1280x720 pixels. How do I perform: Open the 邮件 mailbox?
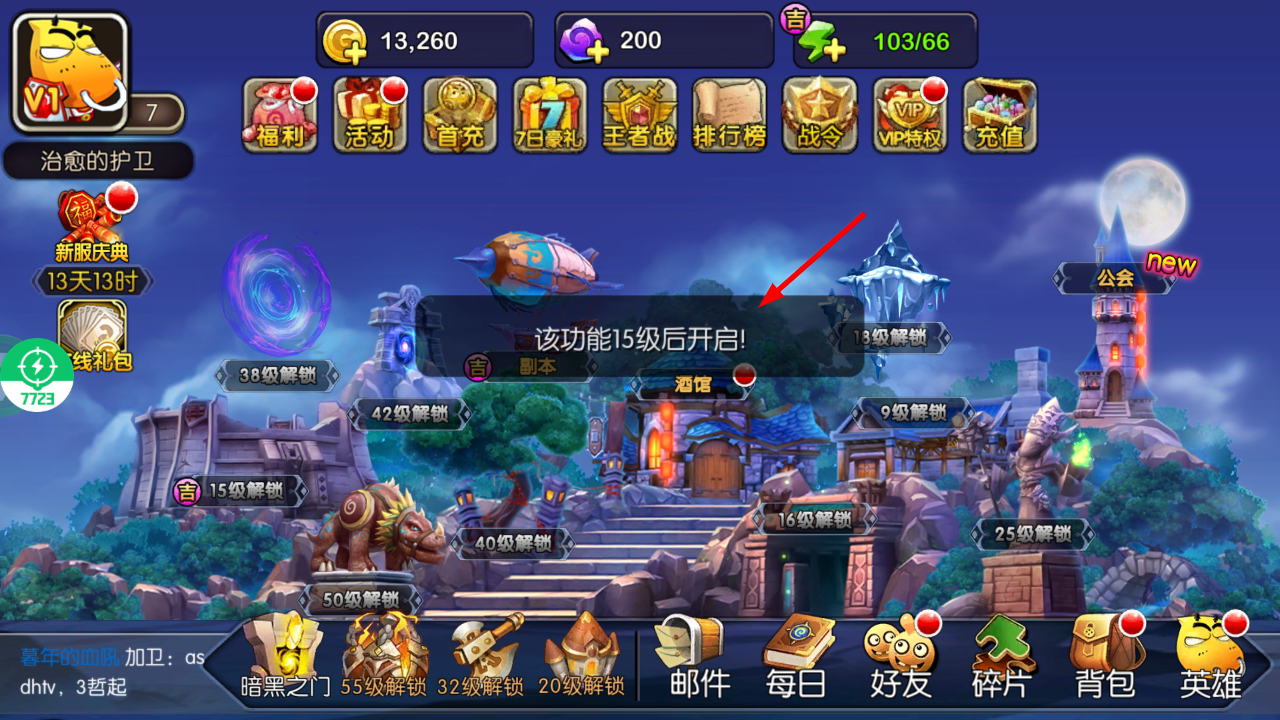(689, 656)
